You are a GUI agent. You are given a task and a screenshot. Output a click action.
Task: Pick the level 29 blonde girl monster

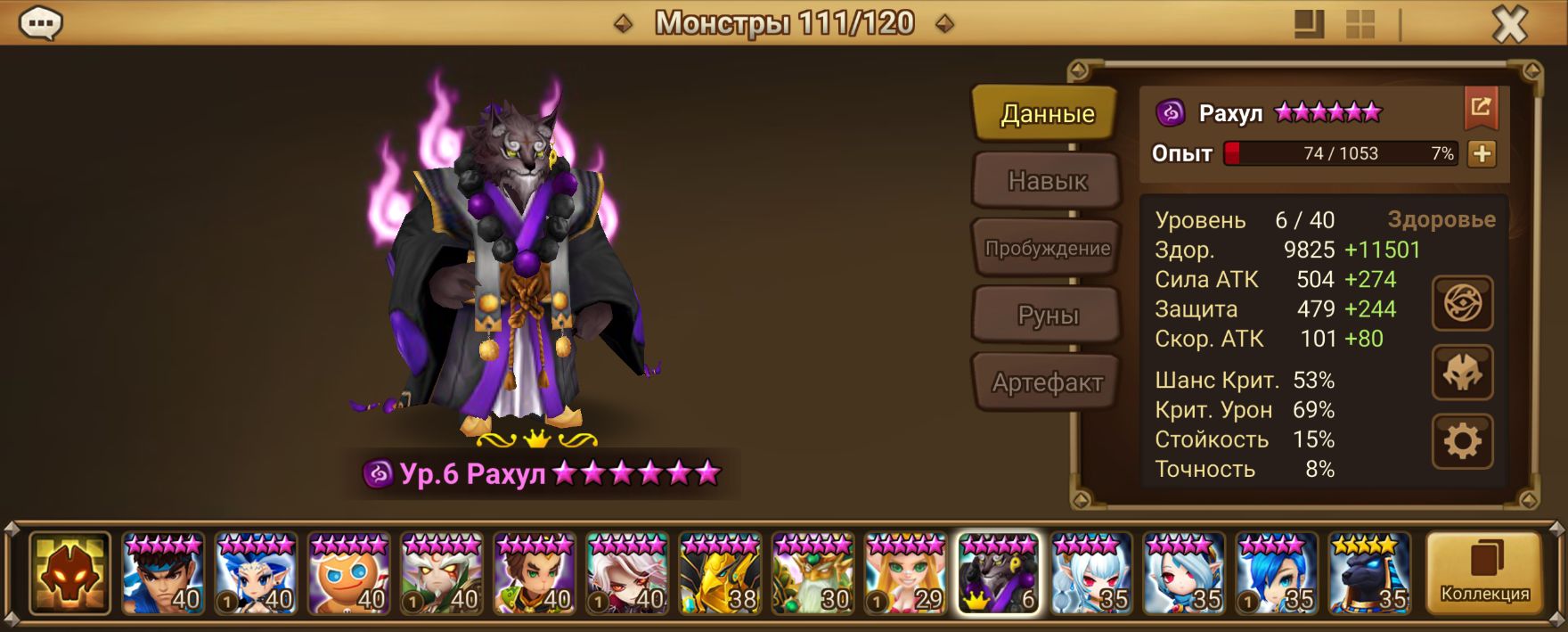[905, 573]
